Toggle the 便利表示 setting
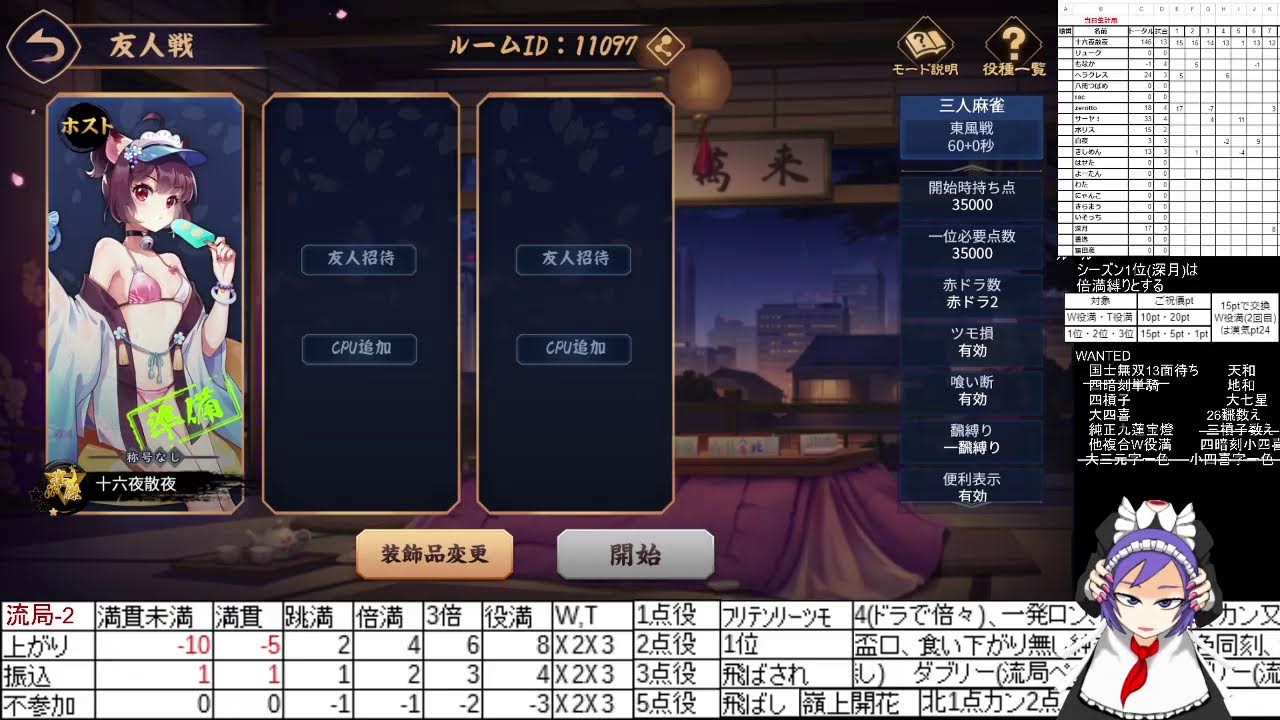Image resolution: width=1280 pixels, height=720 pixels. pyautogui.click(x=971, y=488)
